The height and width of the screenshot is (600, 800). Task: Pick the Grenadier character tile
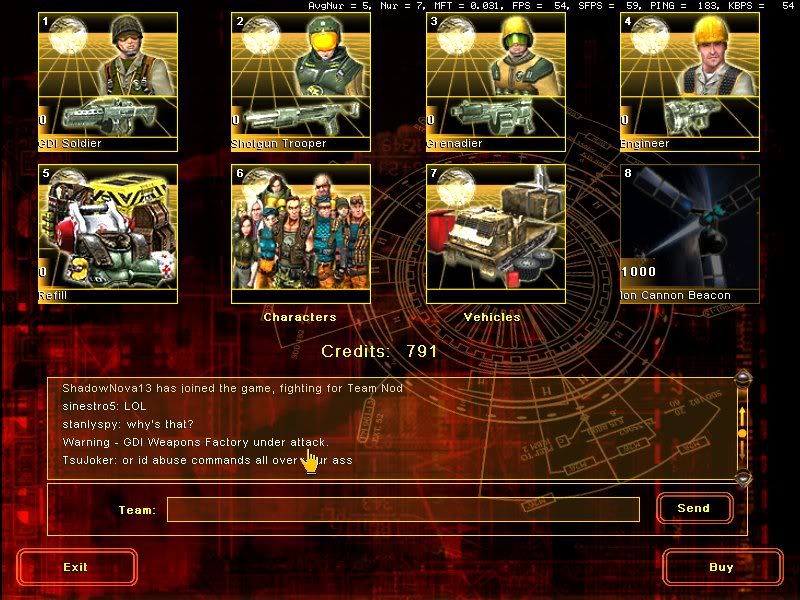496,81
